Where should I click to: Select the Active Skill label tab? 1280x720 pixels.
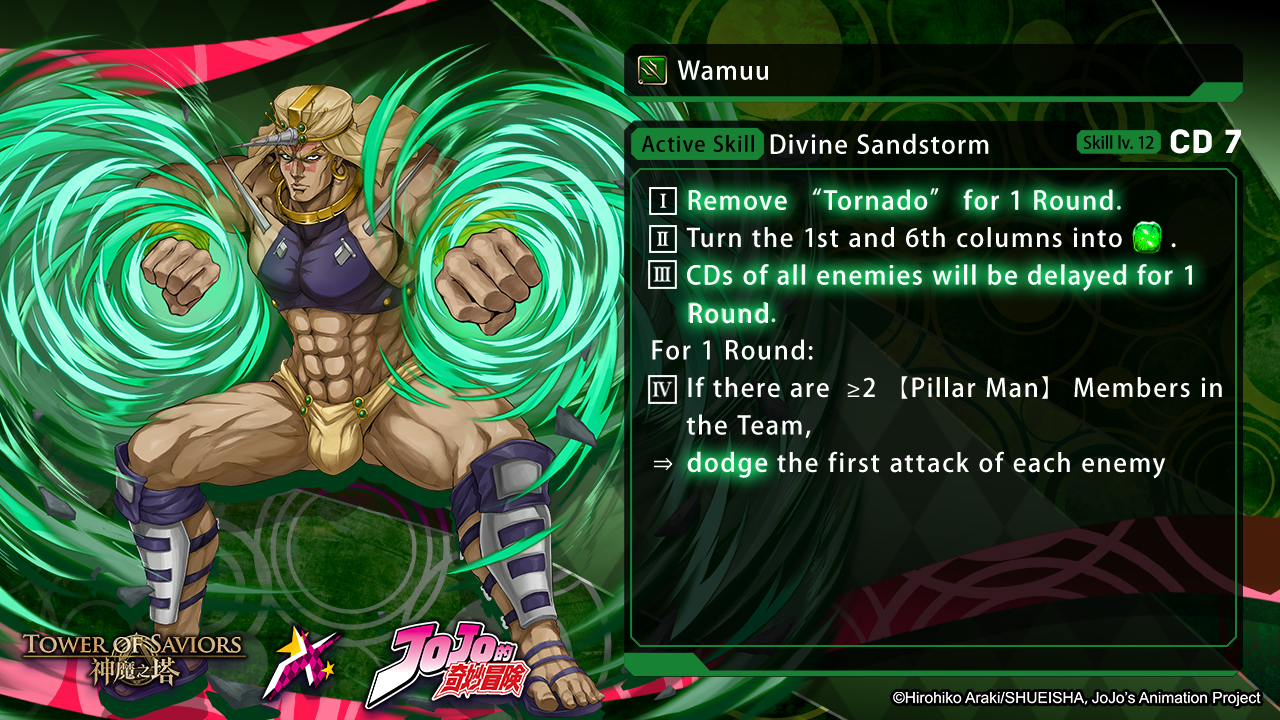point(698,144)
